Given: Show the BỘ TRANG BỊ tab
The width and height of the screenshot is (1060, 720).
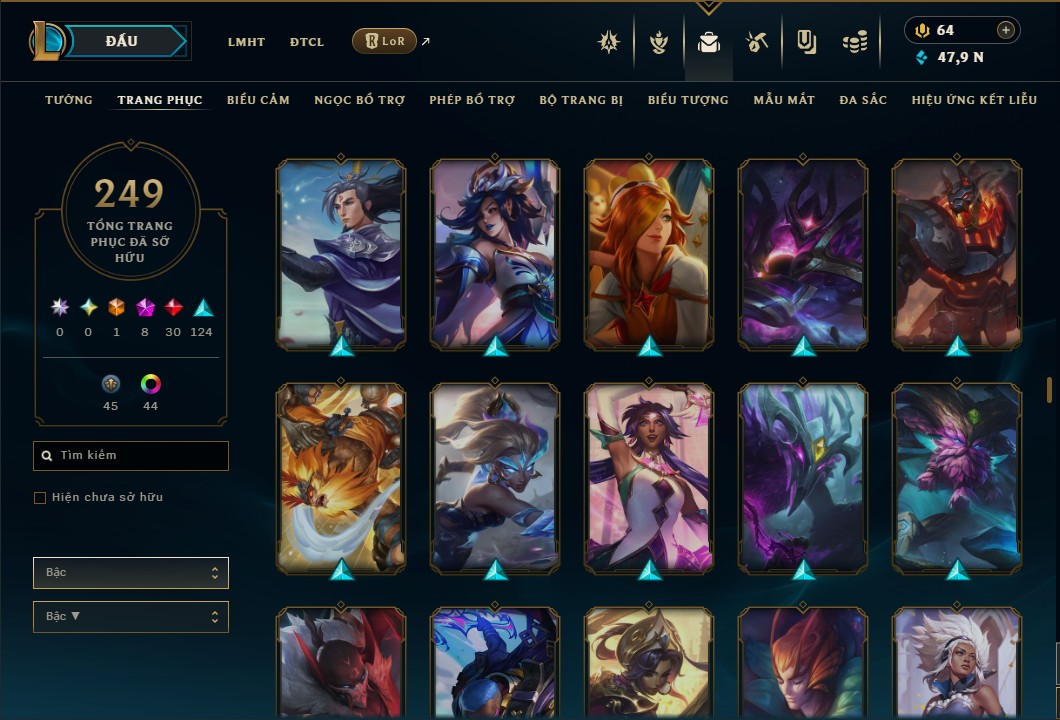Looking at the screenshot, I should click(x=581, y=100).
